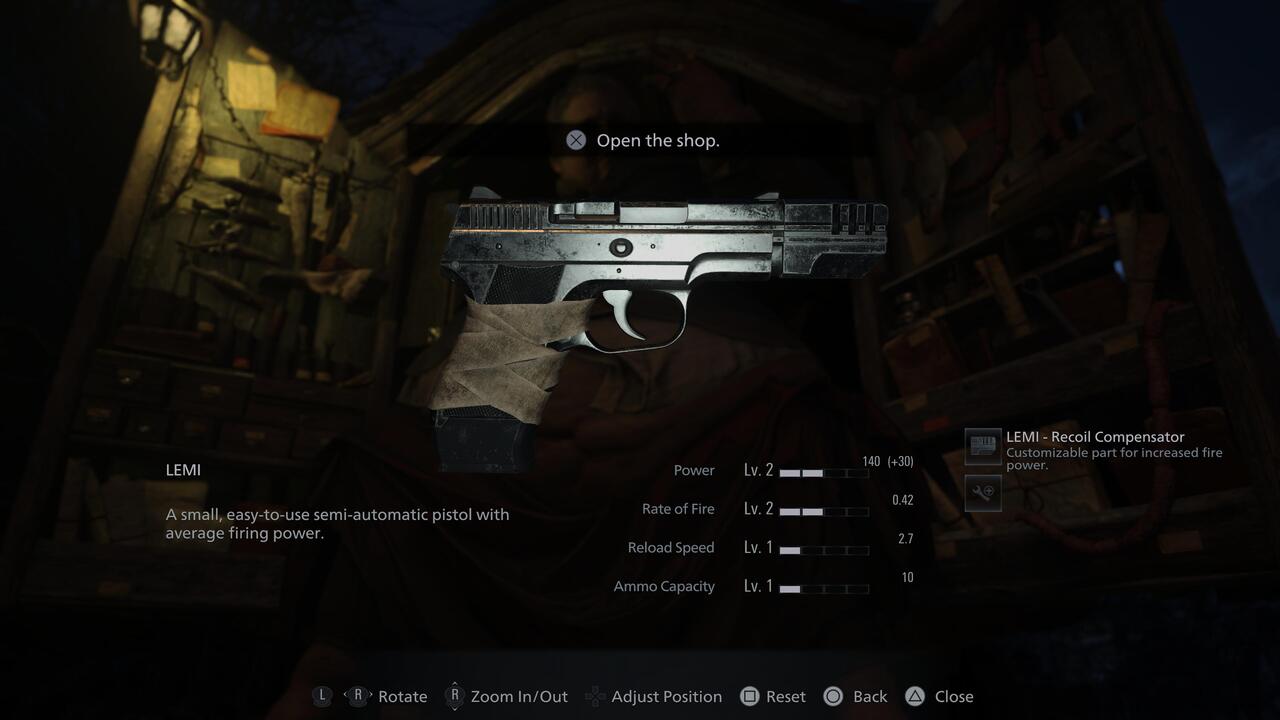Screen dimensions: 1280x720
Task: Click the LEMI Recoil Compensator part icon
Action: [x=982, y=447]
